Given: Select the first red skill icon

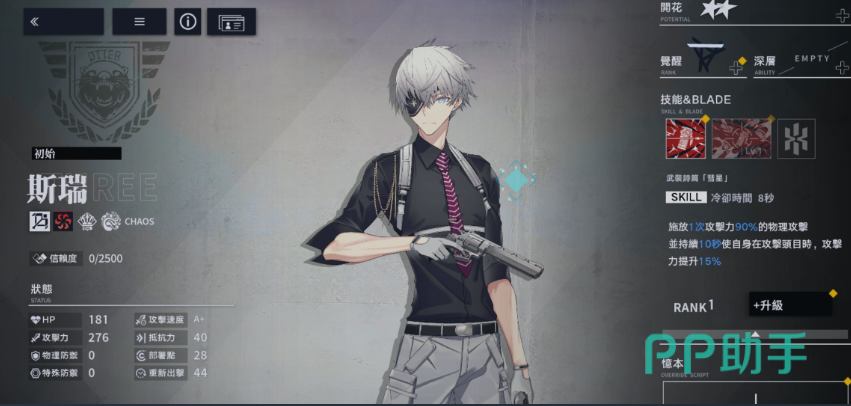Looking at the screenshot, I should 685,138.
